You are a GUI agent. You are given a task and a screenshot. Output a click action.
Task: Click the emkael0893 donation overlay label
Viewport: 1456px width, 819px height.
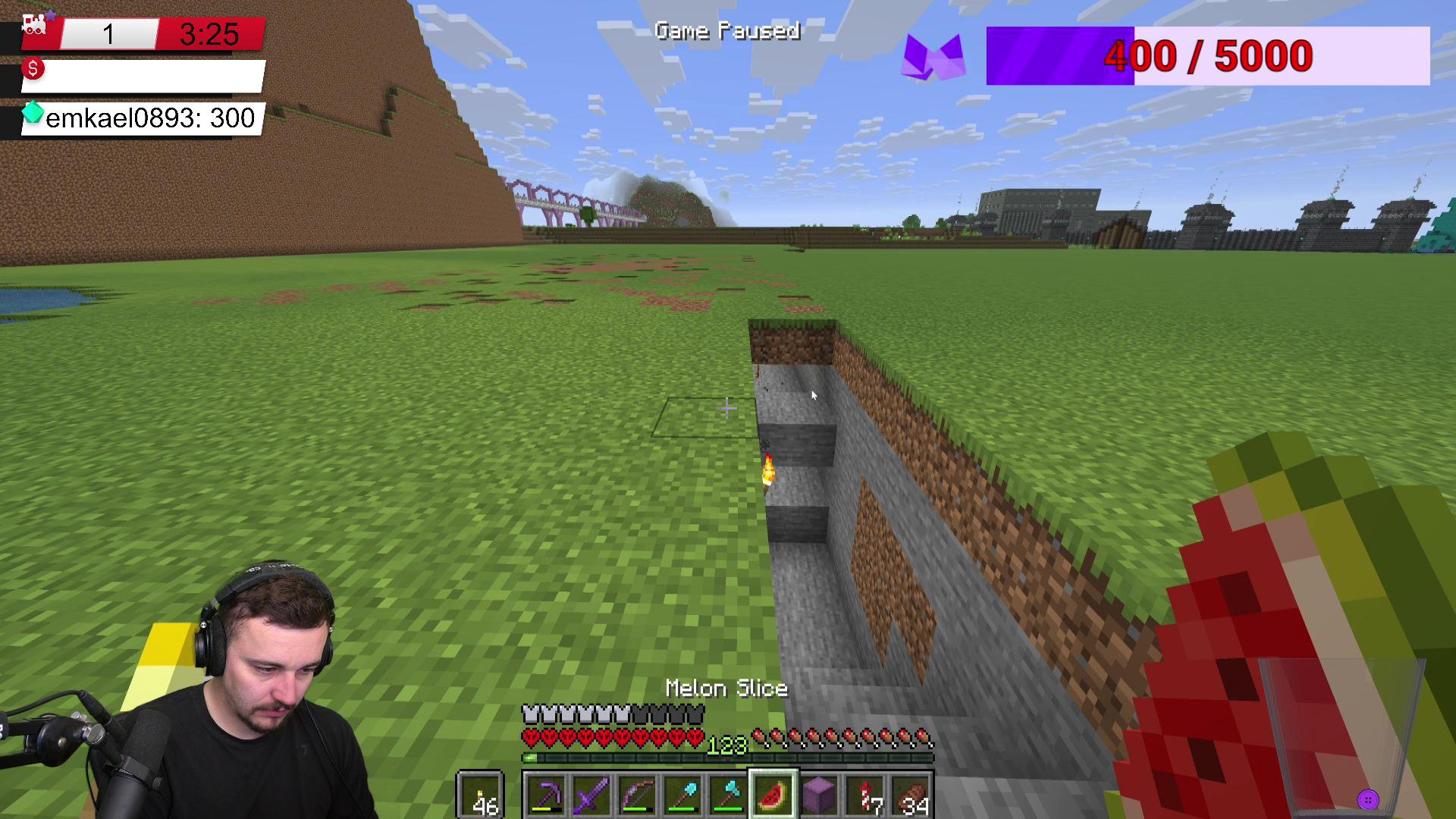(x=144, y=118)
